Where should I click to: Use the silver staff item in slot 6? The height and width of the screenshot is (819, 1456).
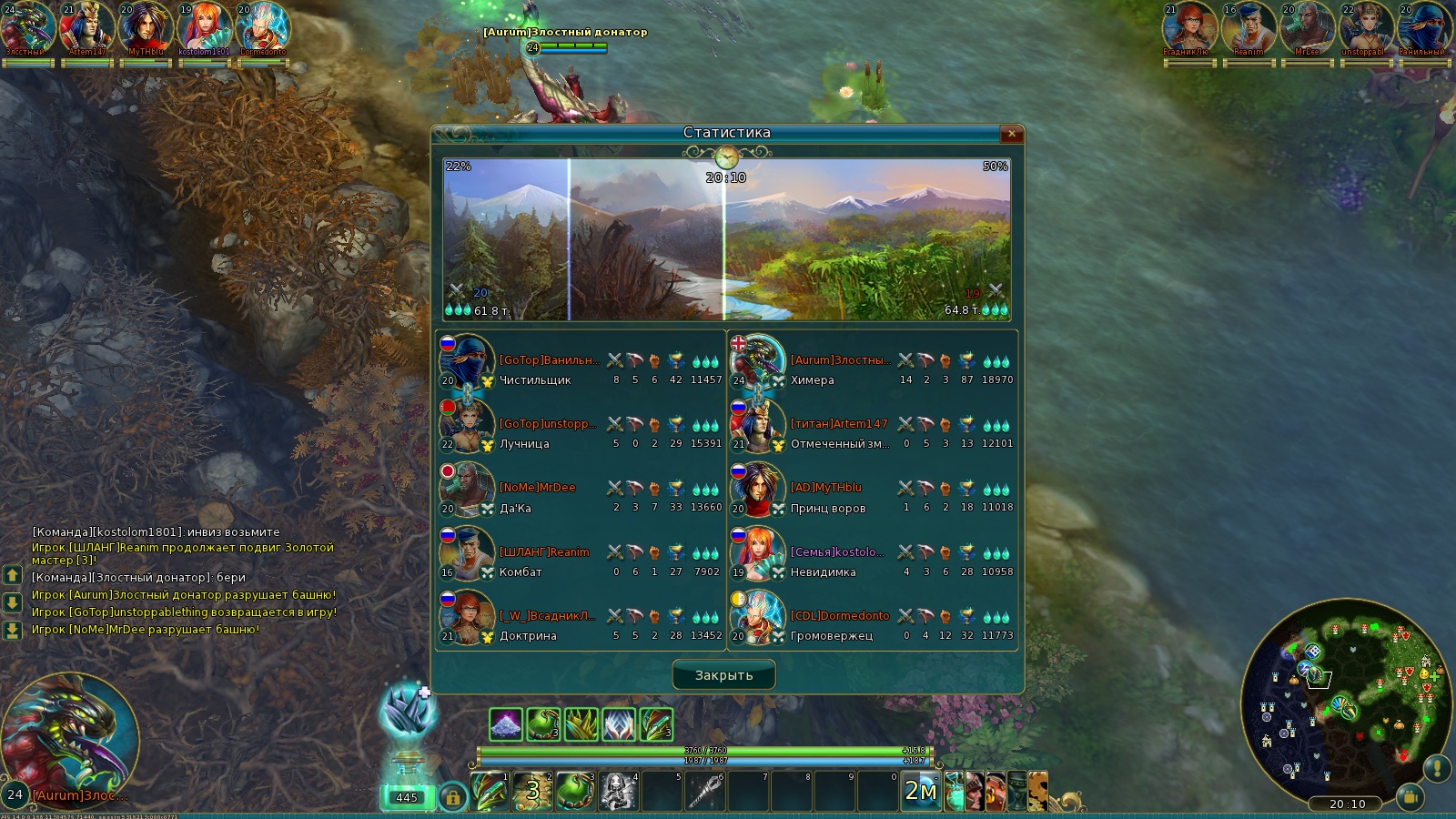pos(705,792)
